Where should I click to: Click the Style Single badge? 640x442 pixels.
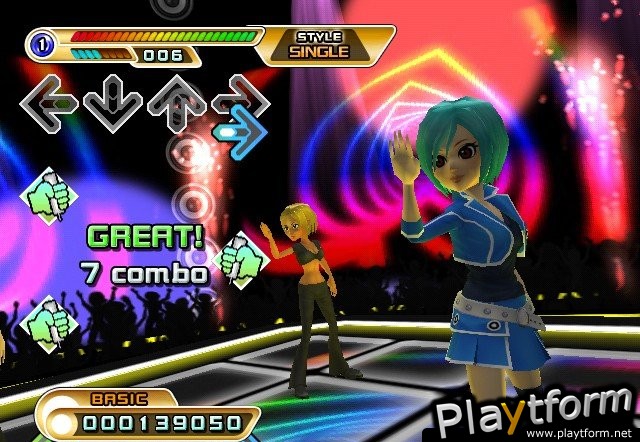[321, 45]
